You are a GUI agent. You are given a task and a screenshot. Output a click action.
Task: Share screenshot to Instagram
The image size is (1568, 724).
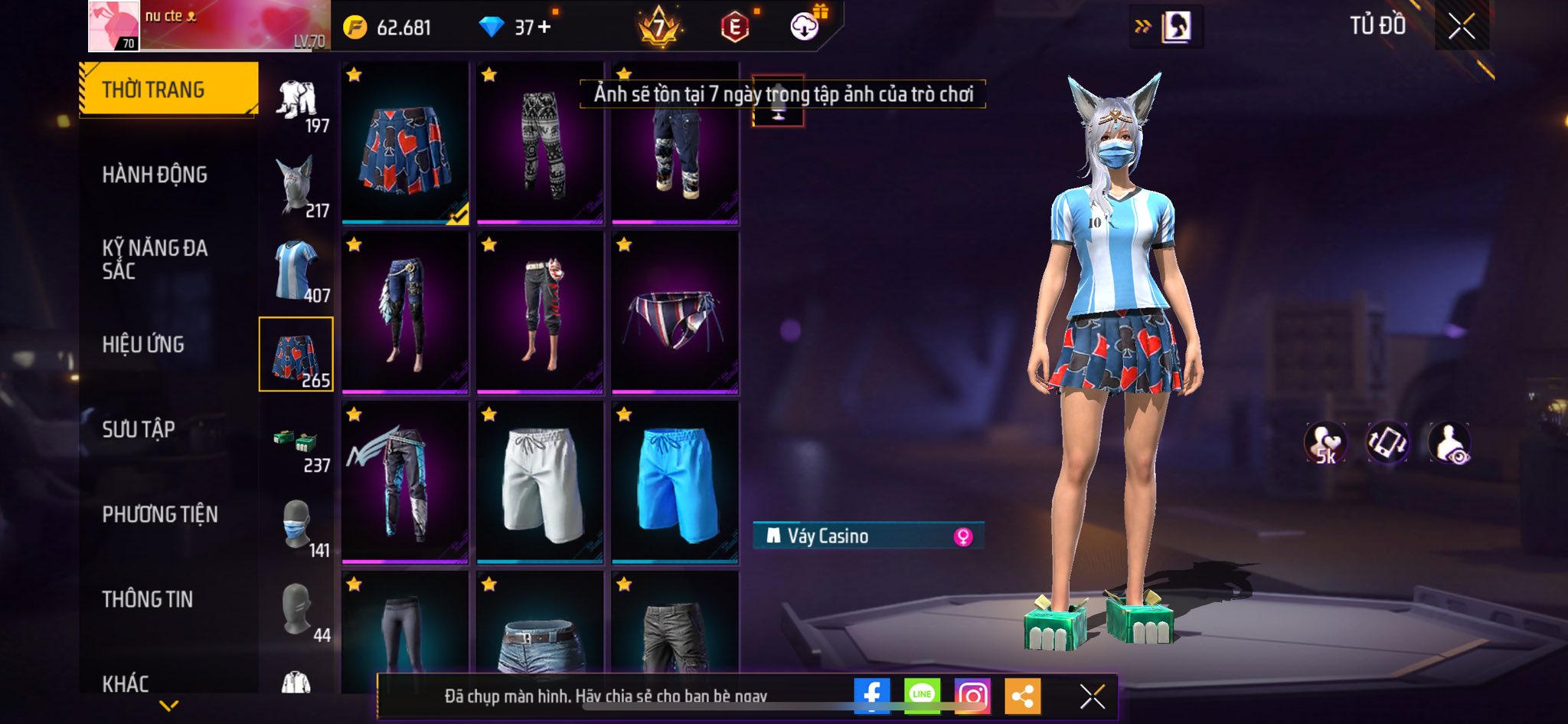[972, 696]
